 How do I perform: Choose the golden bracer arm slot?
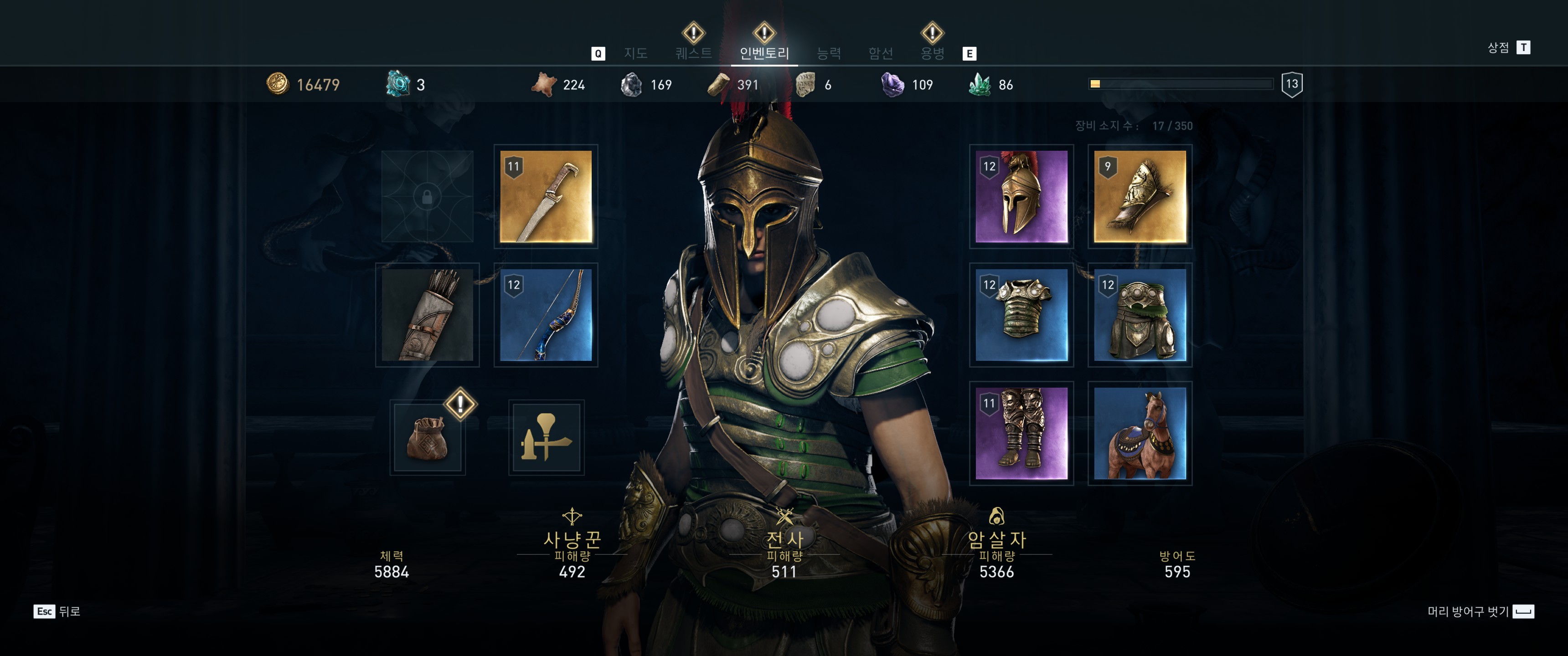(x=1140, y=196)
